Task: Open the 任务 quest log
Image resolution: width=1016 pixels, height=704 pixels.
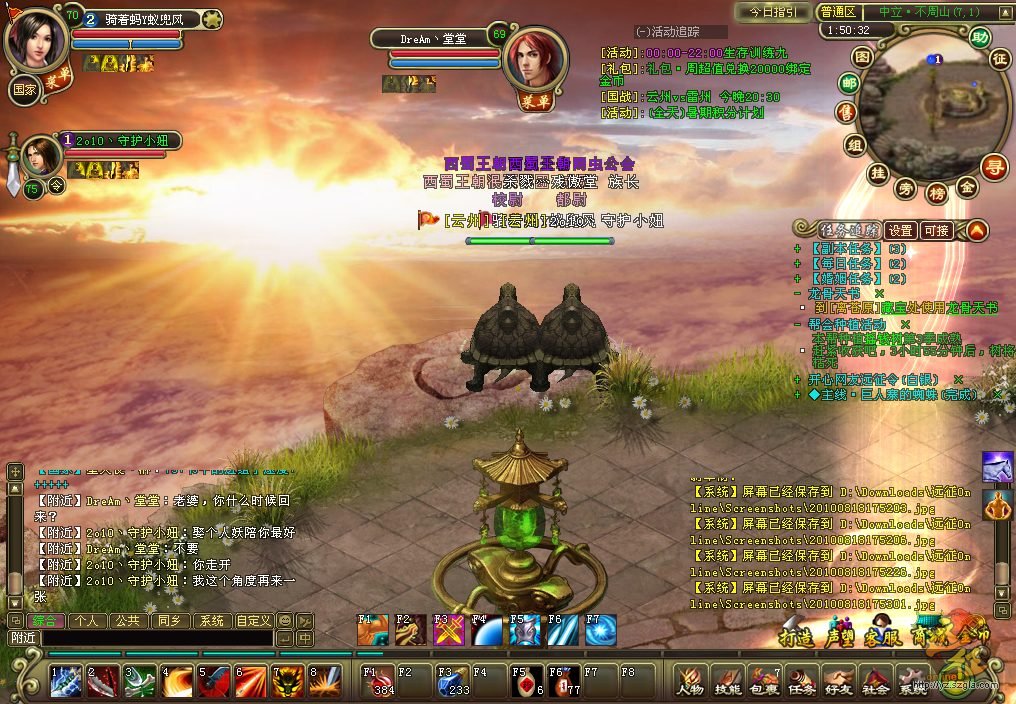Action: coord(801,681)
